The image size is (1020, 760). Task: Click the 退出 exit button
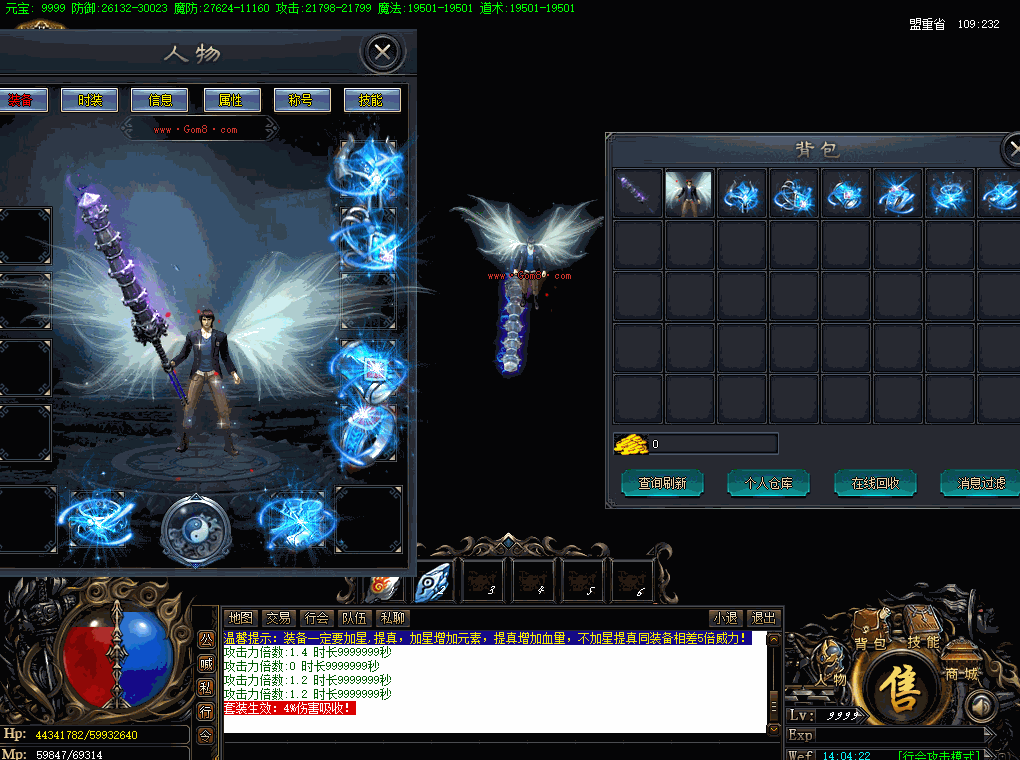(764, 618)
